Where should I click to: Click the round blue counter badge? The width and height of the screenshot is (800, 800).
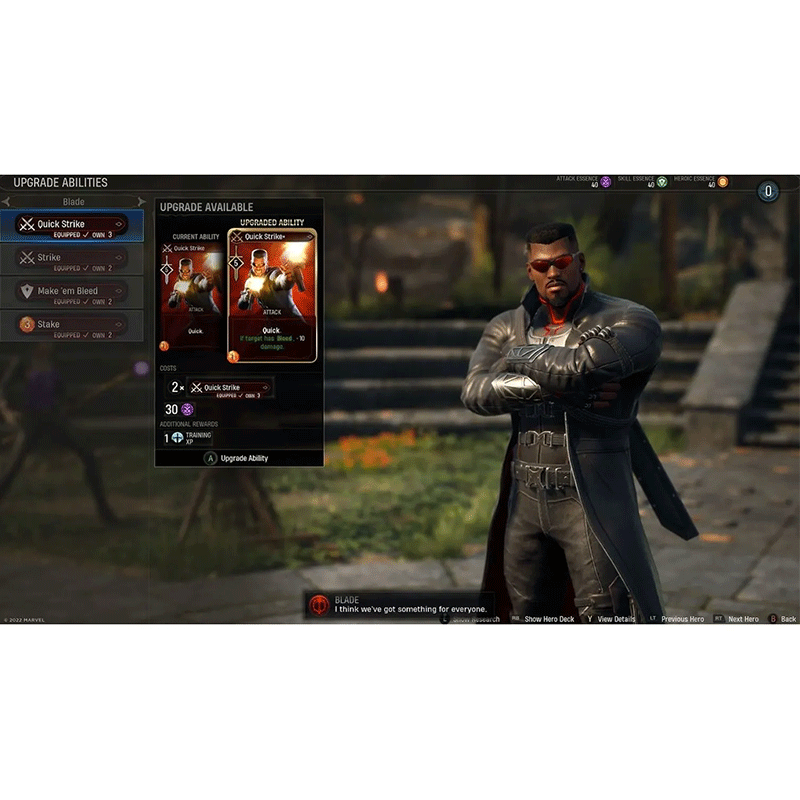[768, 190]
